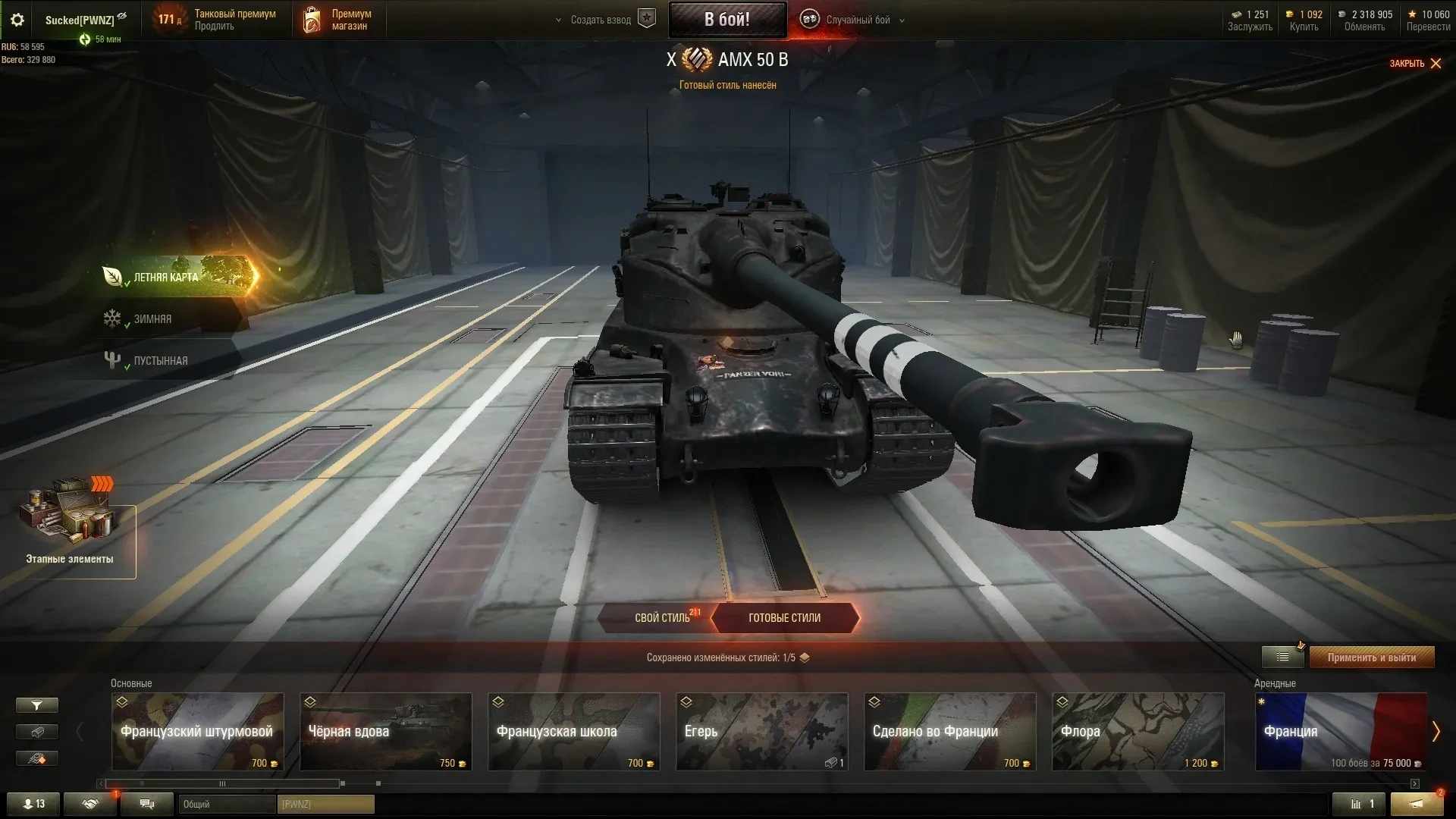This screenshot has width=1456, height=819.
Task: Select the Егерь style card
Action: (761, 732)
